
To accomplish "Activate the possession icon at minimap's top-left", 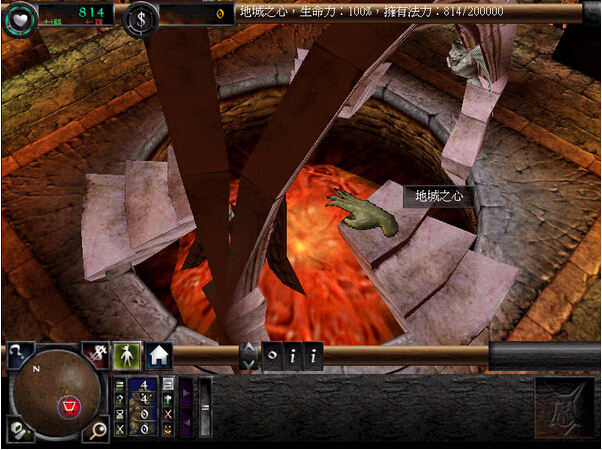I will tap(19, 352).
